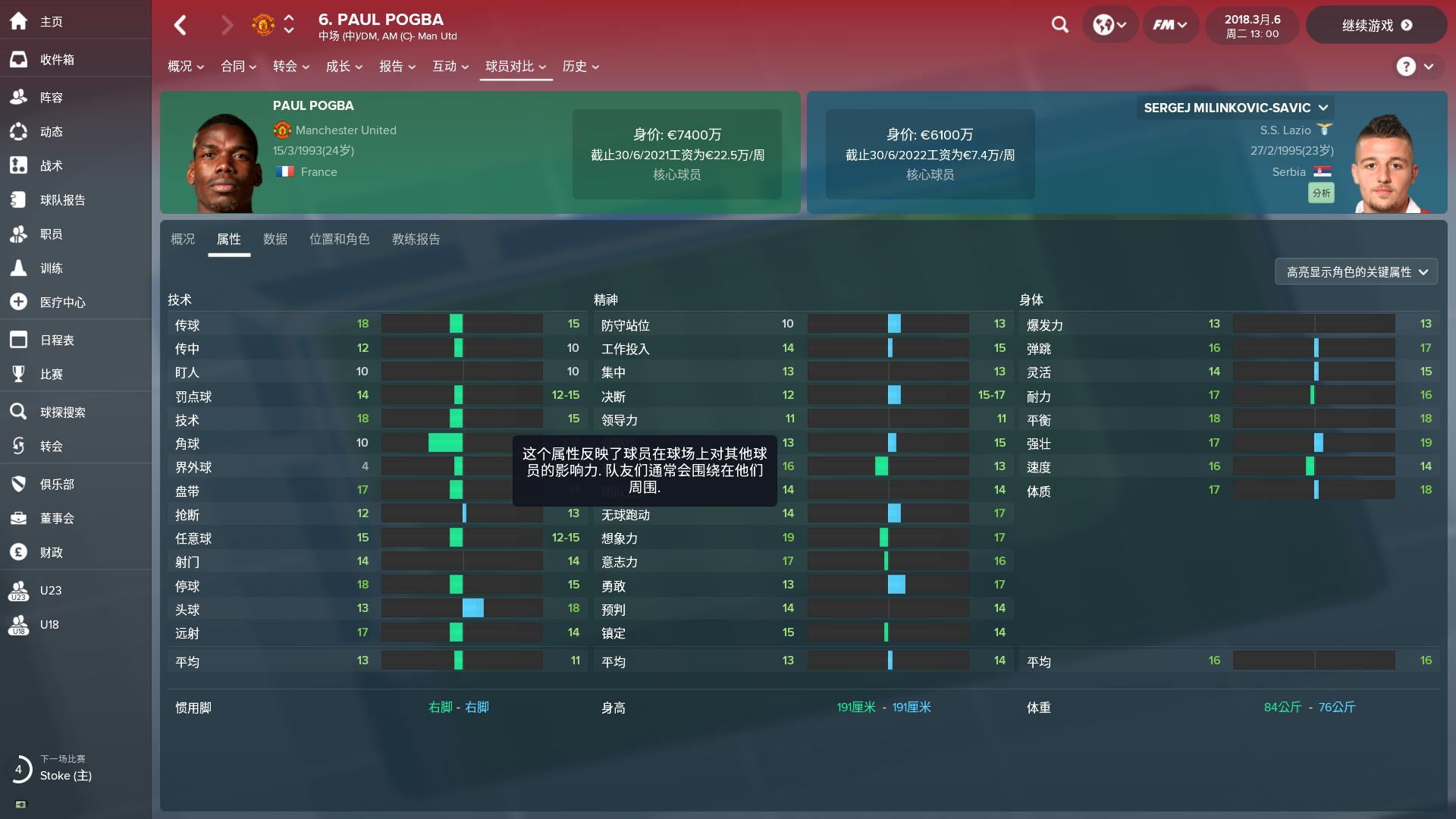This screenshot has width=1456, height=819.
Task: Open the SERGEJ MILINKOVIC-SAVIC comparison player dropdown
Action: coord(1234,108)
